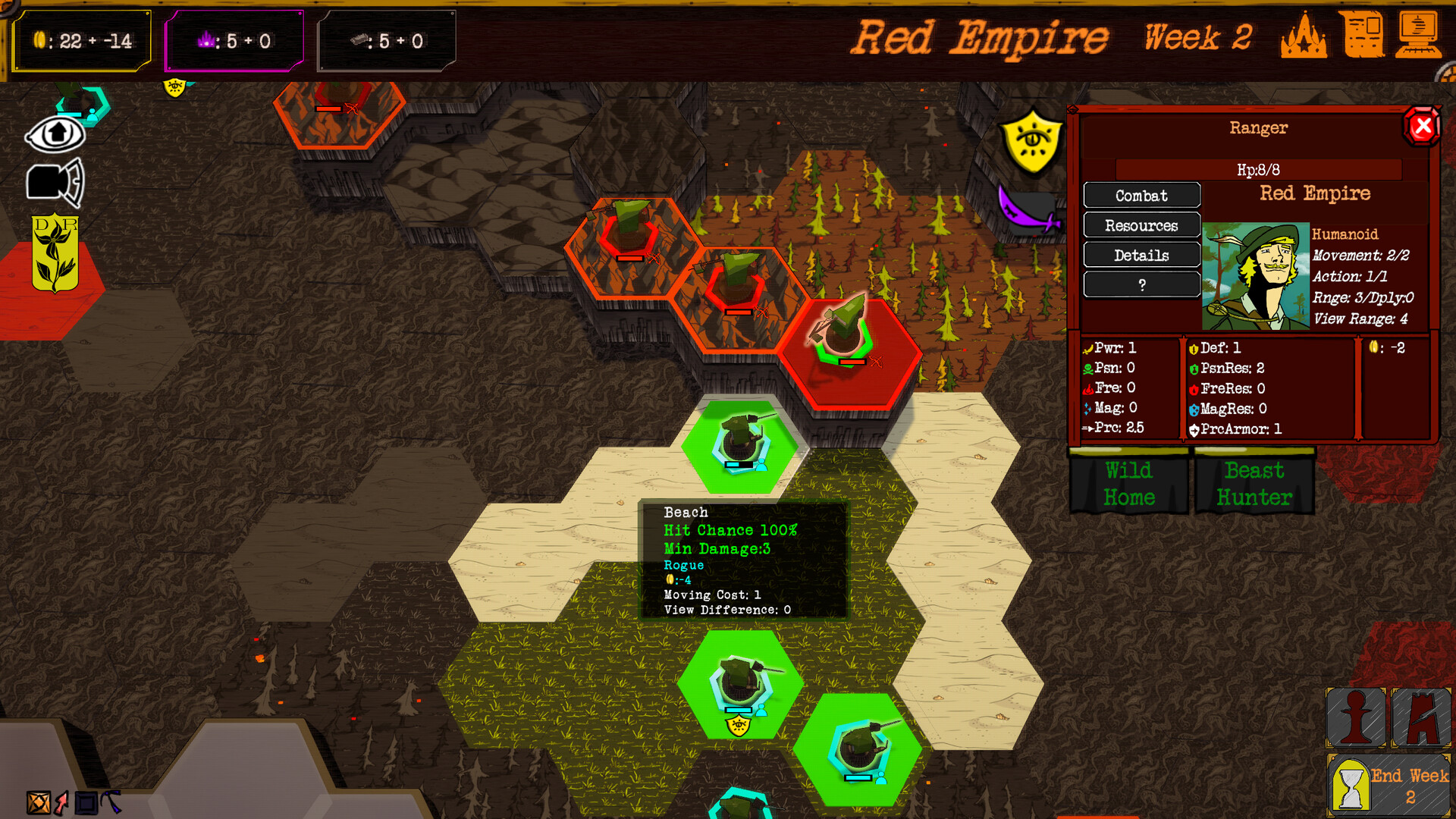
Task: Click the dark square selection icon
Action: 86,802
